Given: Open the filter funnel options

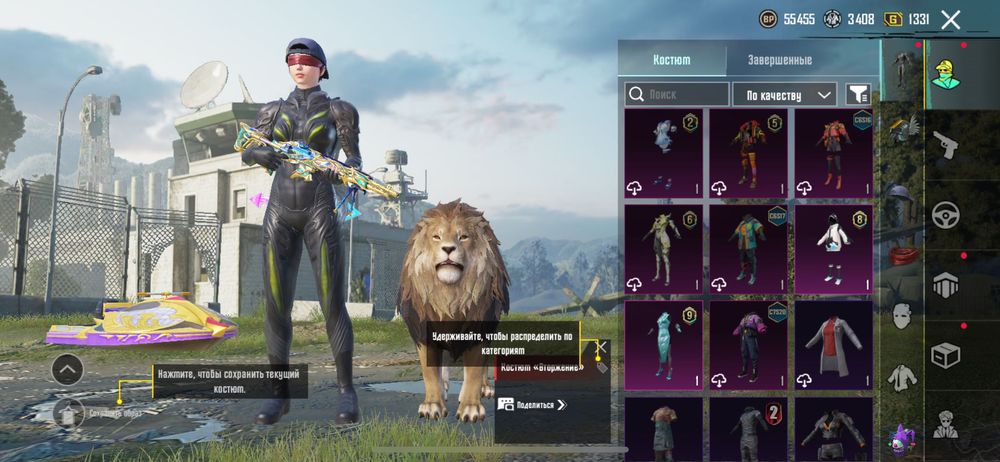Looking at the screenshot, I should 858,95.
